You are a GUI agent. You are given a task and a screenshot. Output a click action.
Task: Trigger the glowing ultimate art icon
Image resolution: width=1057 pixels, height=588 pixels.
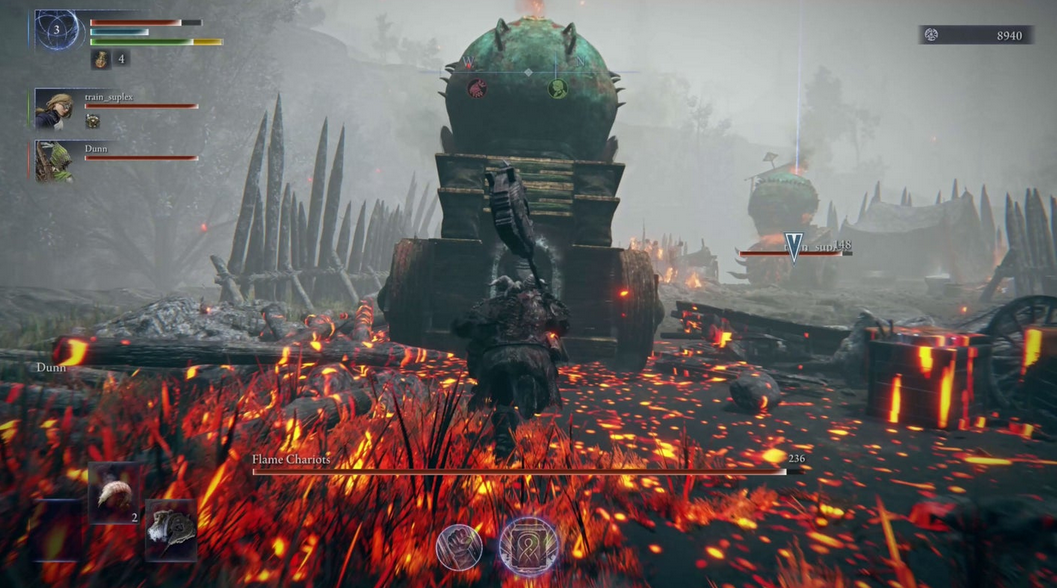[x=528, y=547]
